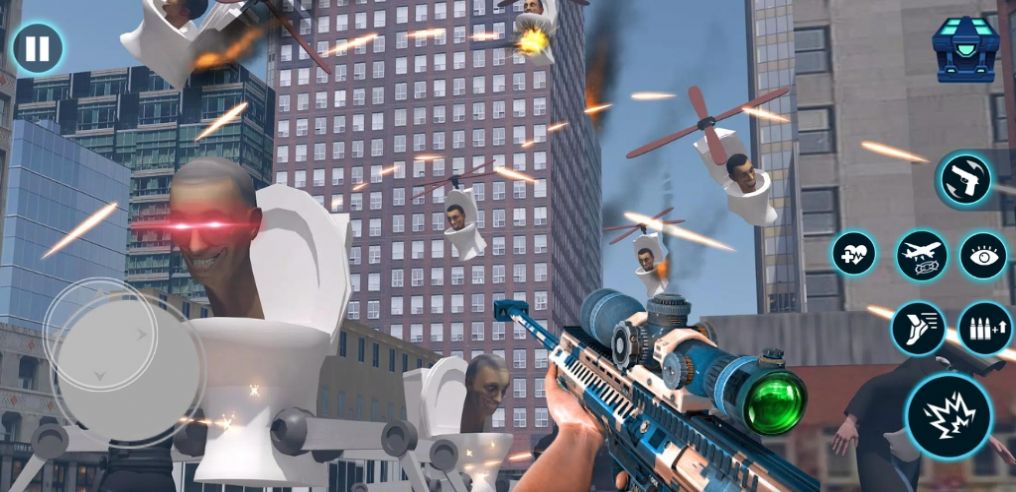Tap the weapon swap pistol icon
1016x492 pixels.
pos(965,180)
